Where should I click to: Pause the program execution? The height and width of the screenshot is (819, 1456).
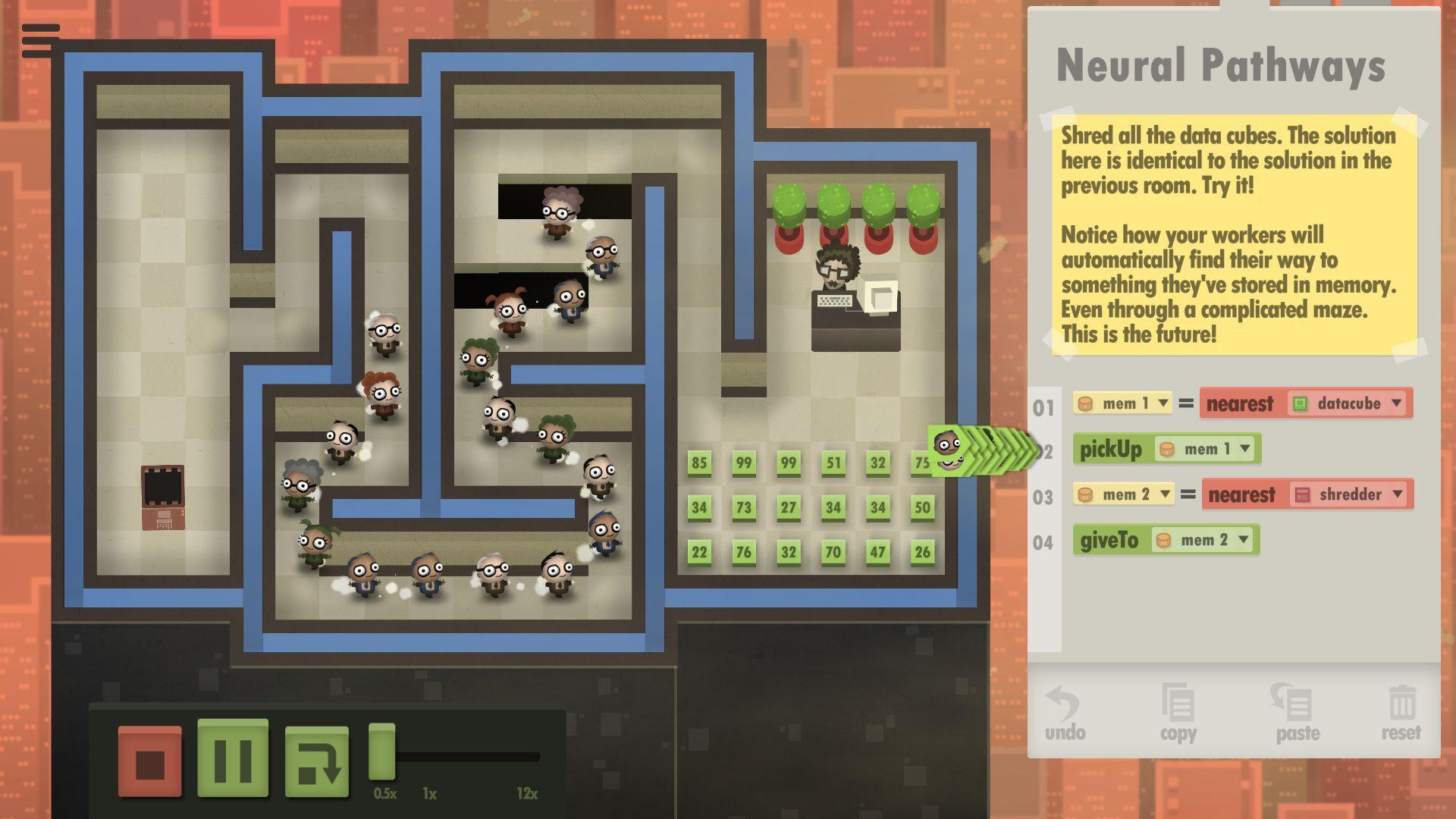233,758
